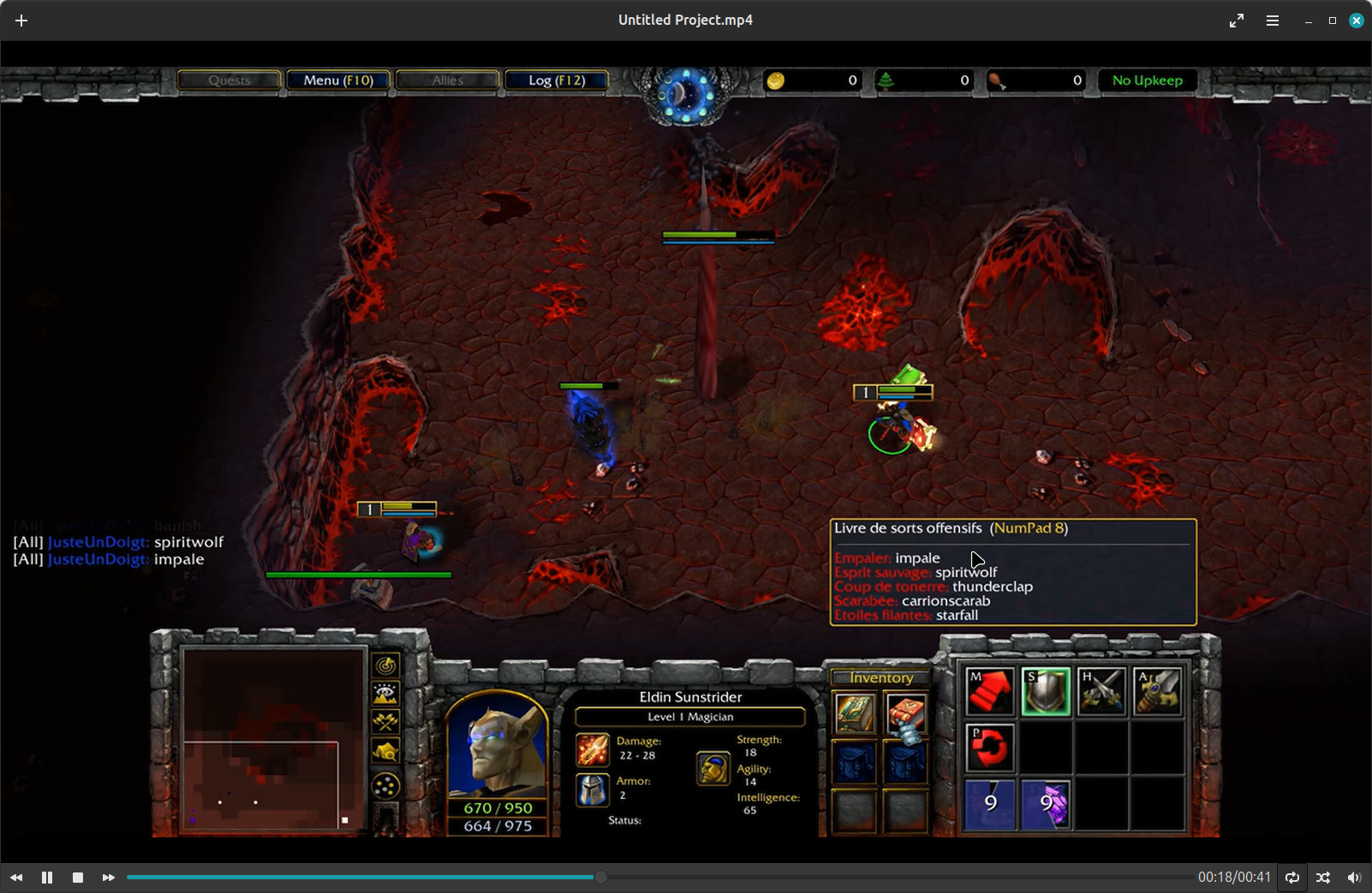
Task: Toggle the minimap ally color mode
Action: 385,722
